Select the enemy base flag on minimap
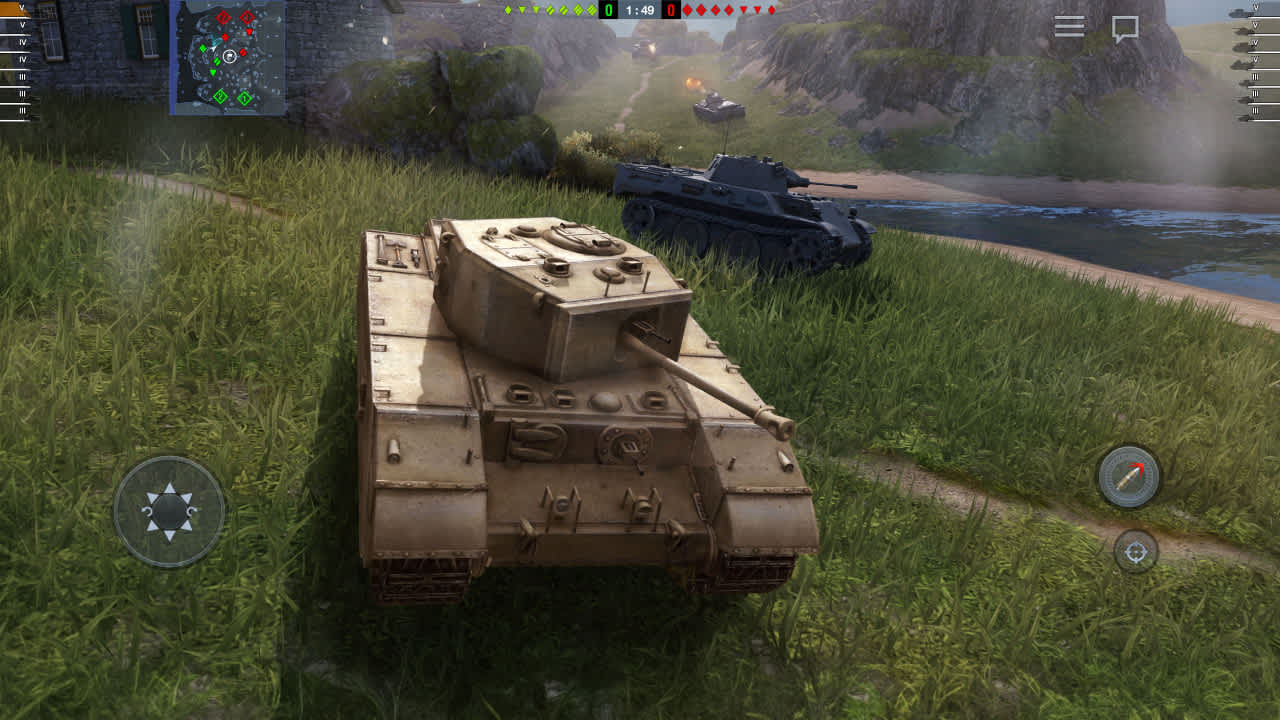This screenshot has height=720, width=1280. coord(223,17)
